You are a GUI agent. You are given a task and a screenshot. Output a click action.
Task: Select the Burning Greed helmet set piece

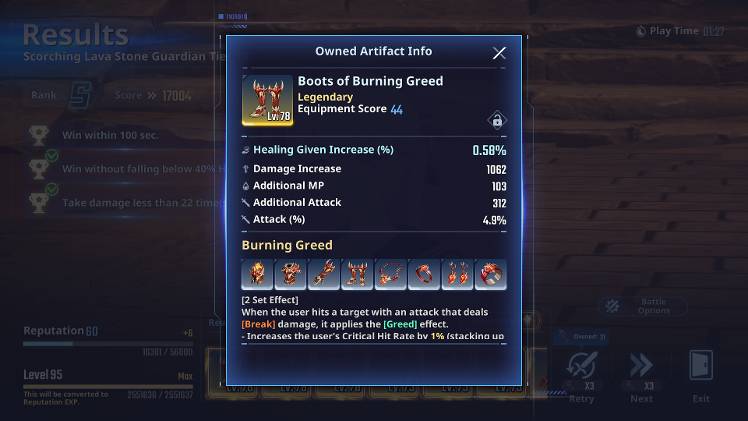point(258,273)
